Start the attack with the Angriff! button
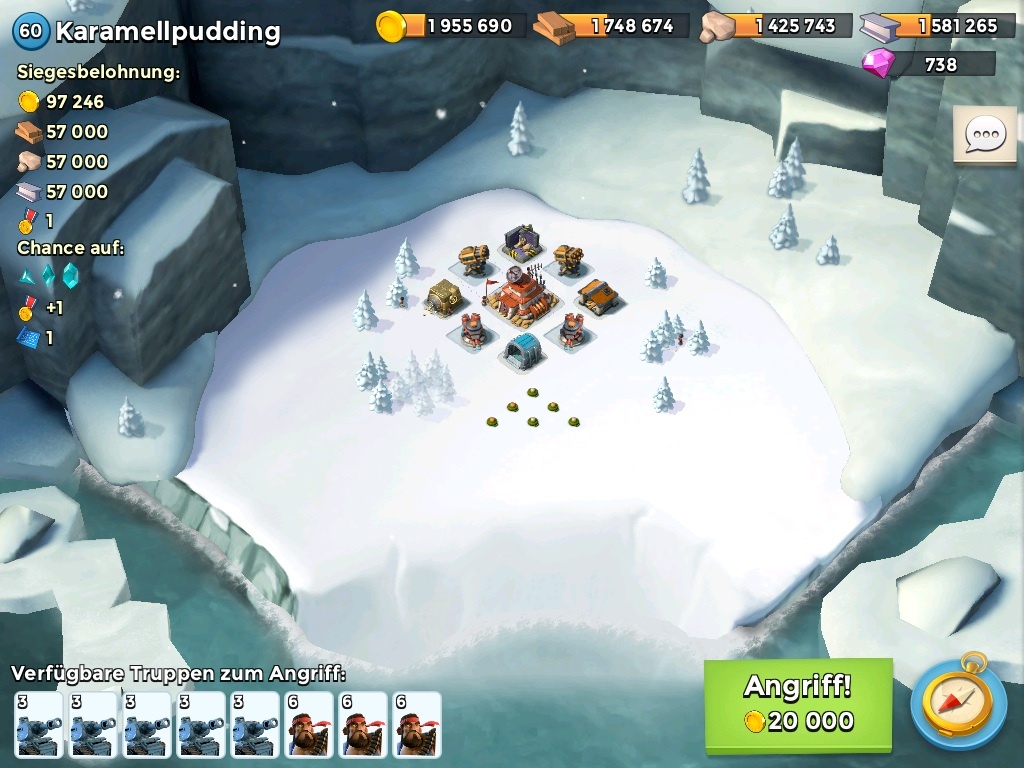The height and width of the screenshot is (768, 1024). click(797, 704)
